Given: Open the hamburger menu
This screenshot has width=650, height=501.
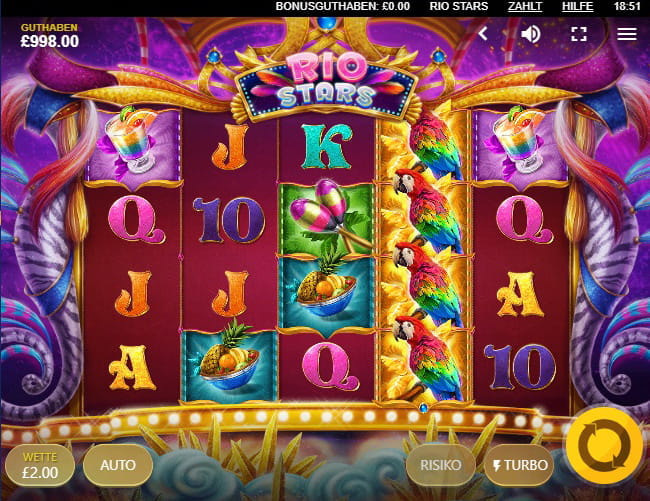Looking at the screenshot, I should pos(627,34).
